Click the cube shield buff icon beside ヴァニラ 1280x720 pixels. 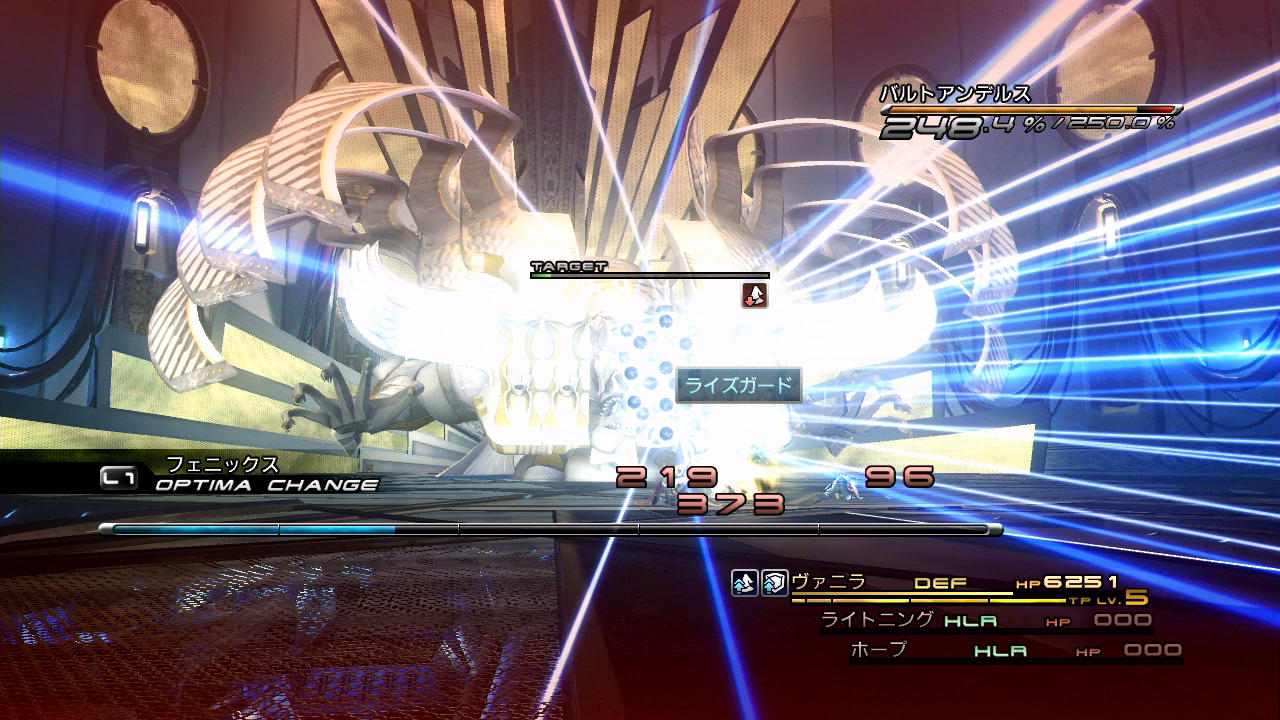773,584
